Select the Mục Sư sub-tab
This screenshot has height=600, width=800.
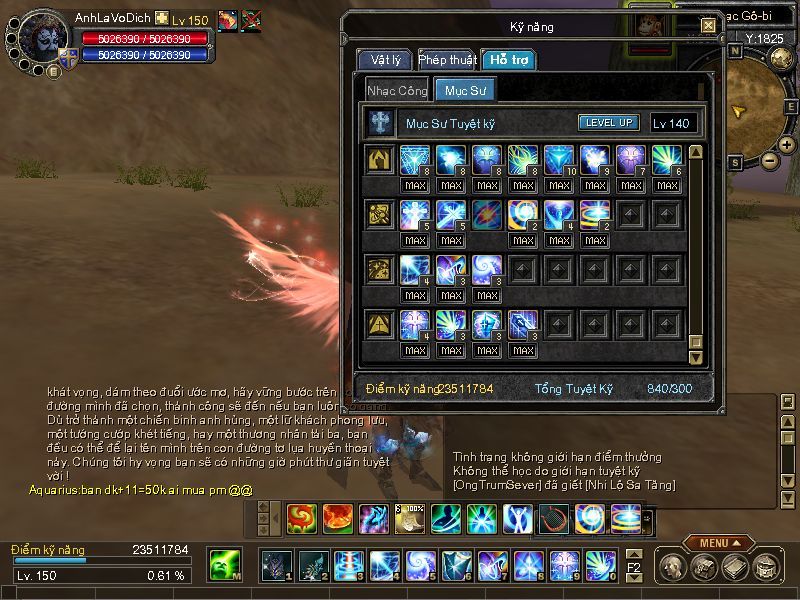pos(464,90)
